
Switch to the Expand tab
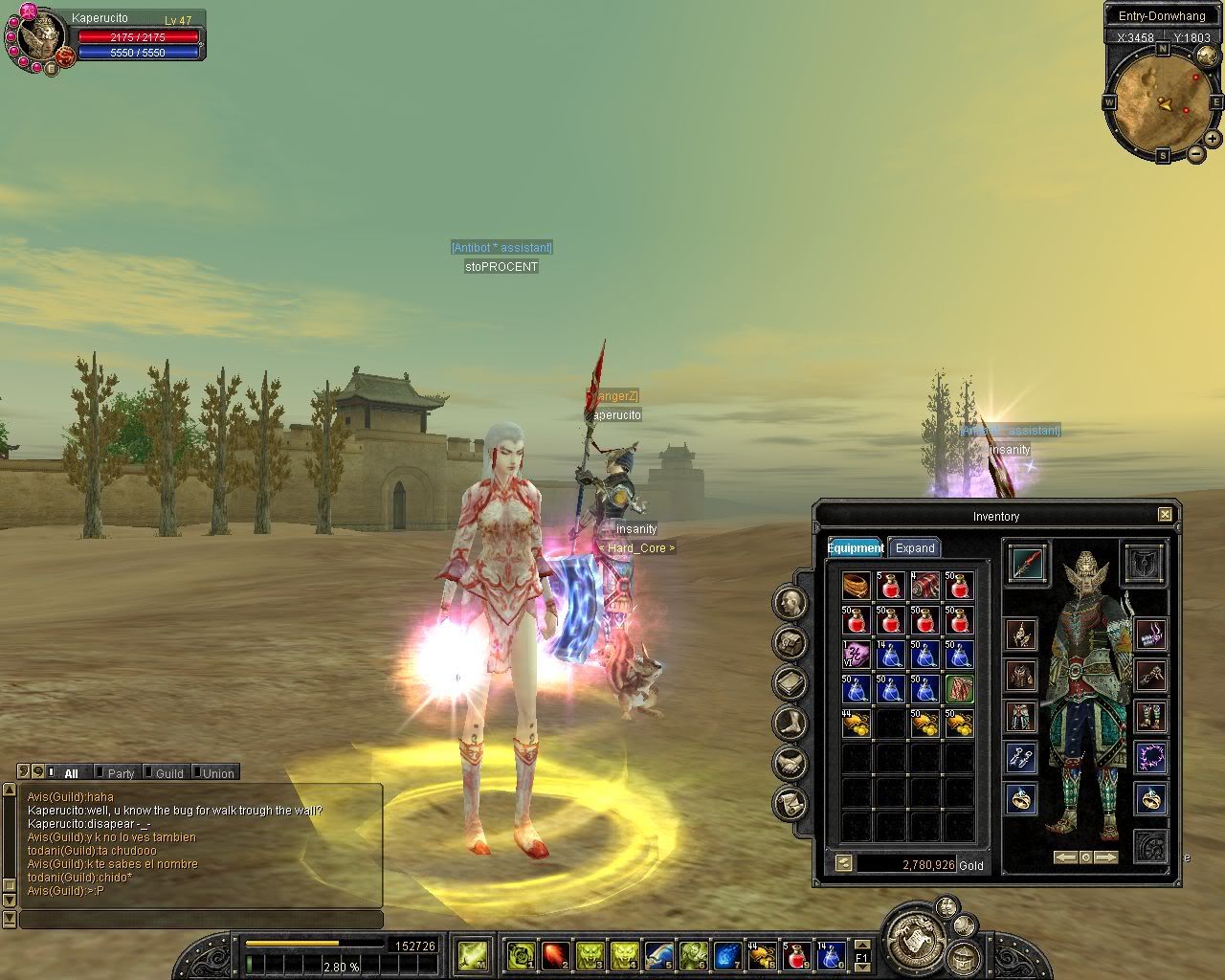pos(914,548)
